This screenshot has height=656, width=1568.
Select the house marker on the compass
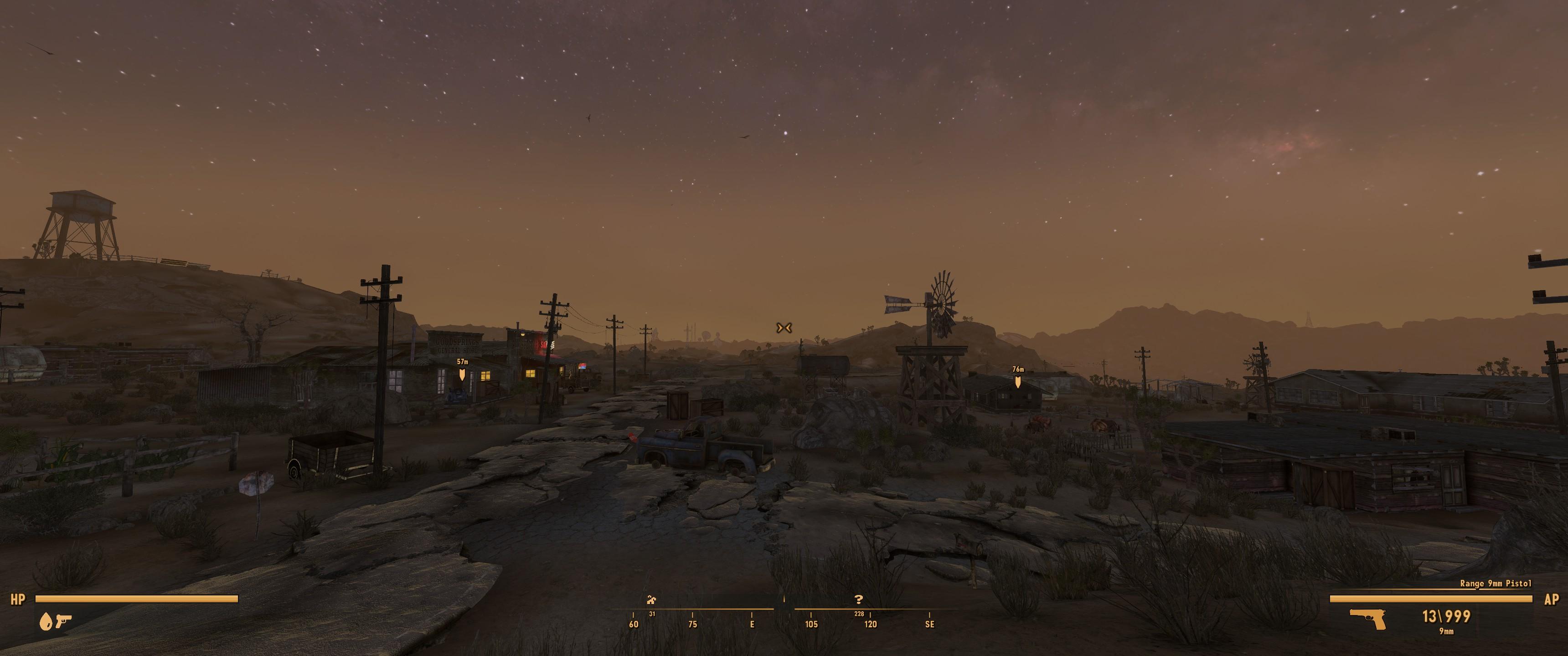(652, 600)
